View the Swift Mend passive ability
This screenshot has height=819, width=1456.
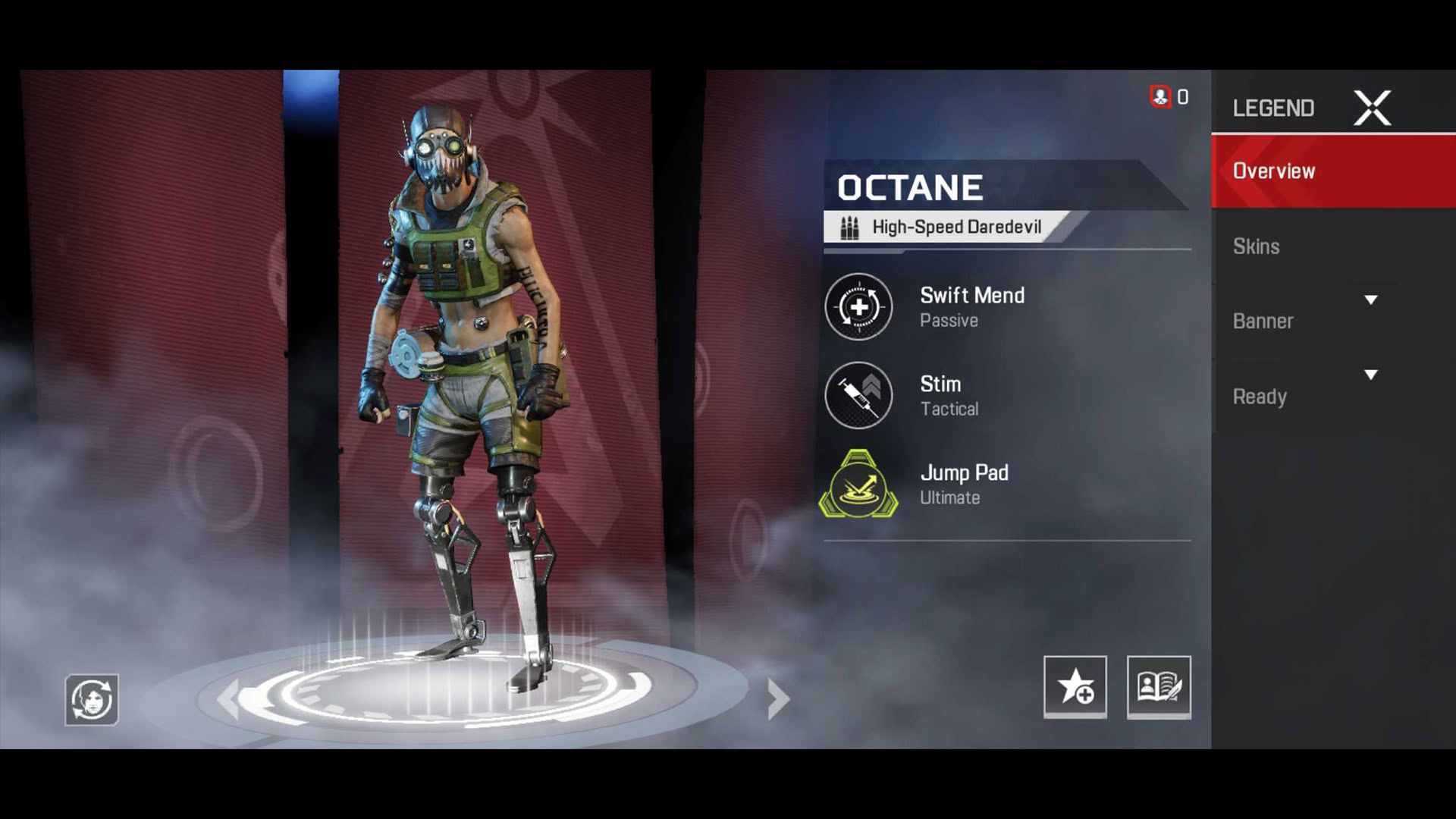click(858, 307)
